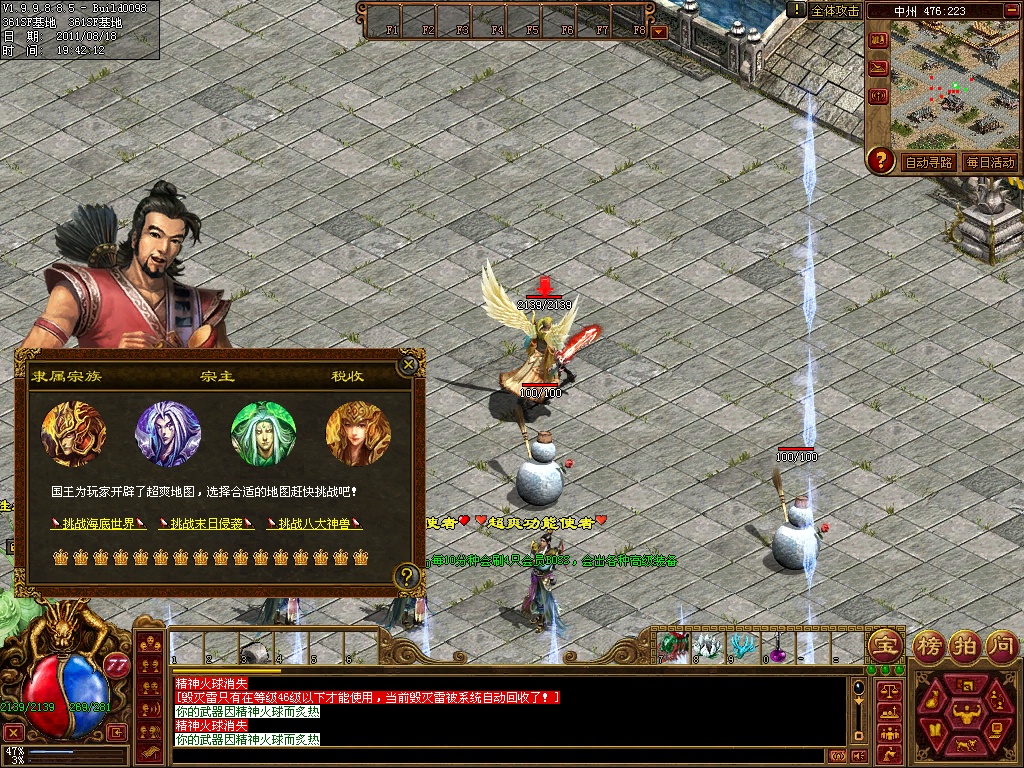The height and width of the screenshot is (768, 1024).
Task: Click the 自动寻路 auto-pathing button
Action: [928, 162]
